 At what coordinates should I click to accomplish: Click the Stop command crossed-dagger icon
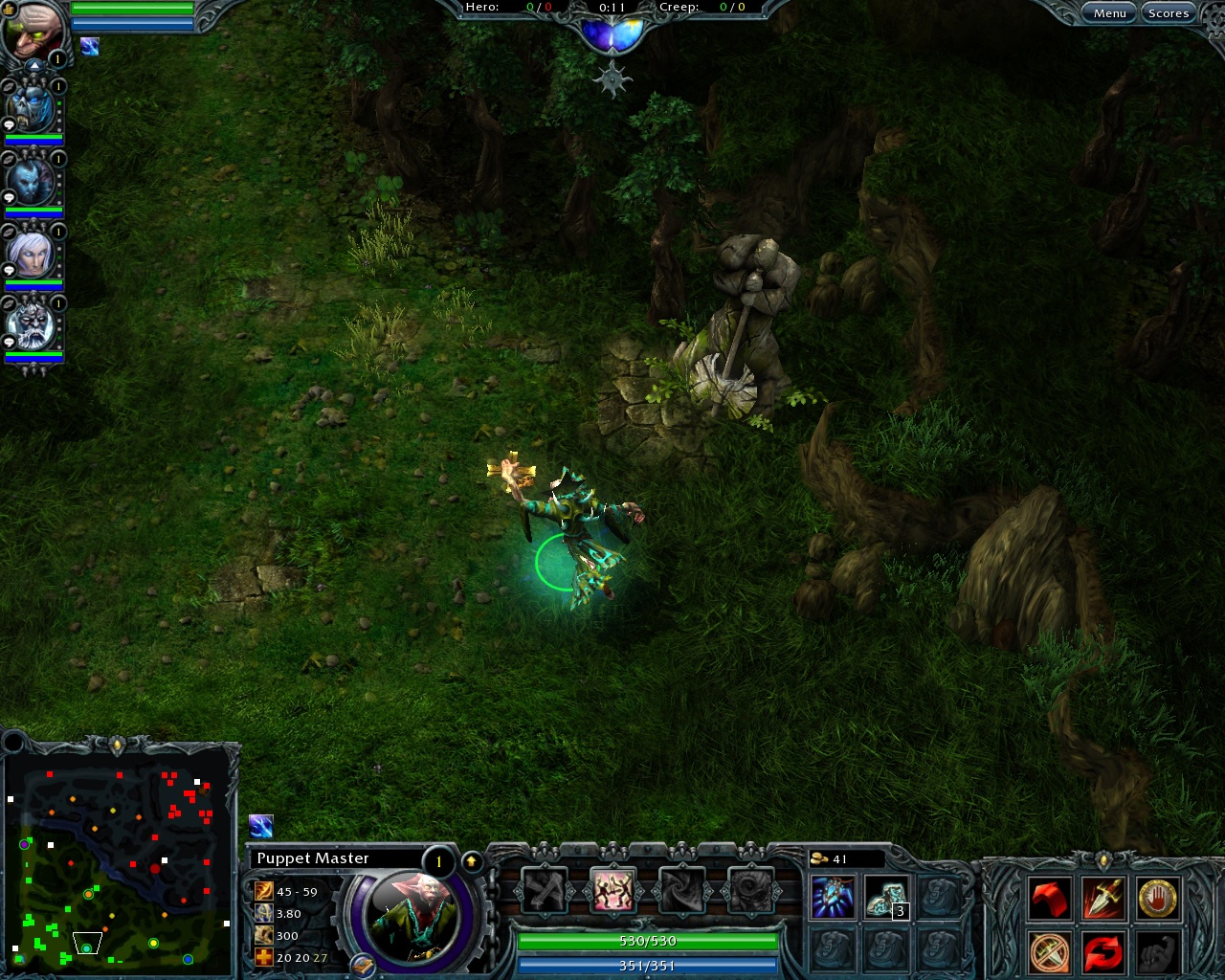1050,950
